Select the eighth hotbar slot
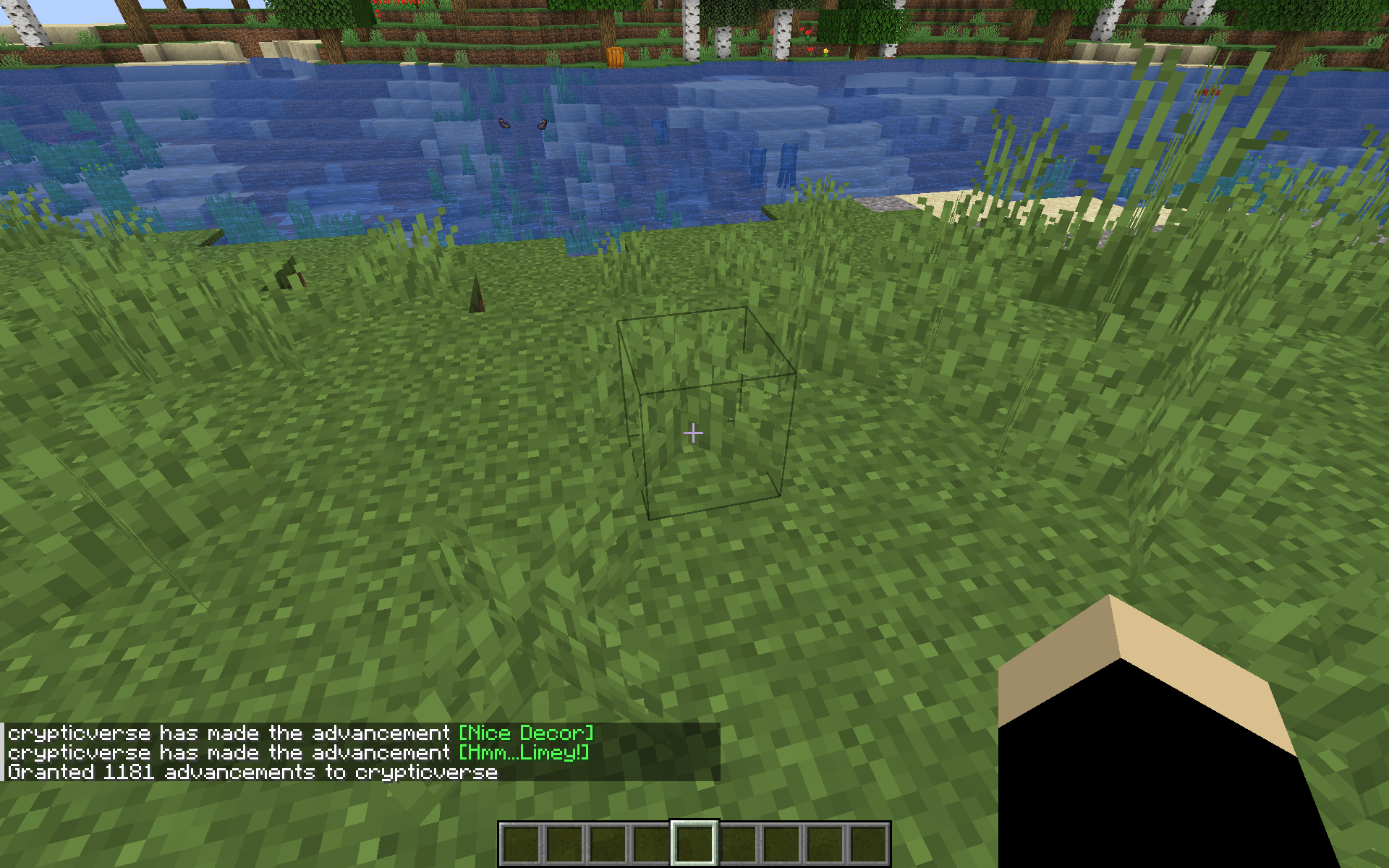 click(x=825, y=843)
